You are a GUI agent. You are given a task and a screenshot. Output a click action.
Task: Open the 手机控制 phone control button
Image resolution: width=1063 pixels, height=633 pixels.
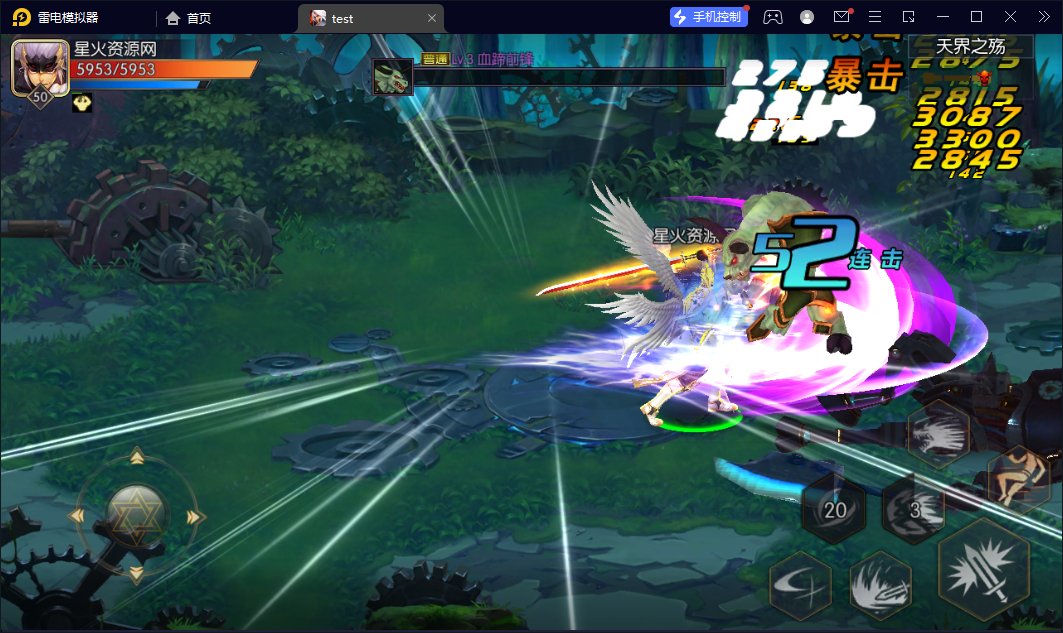709,17
